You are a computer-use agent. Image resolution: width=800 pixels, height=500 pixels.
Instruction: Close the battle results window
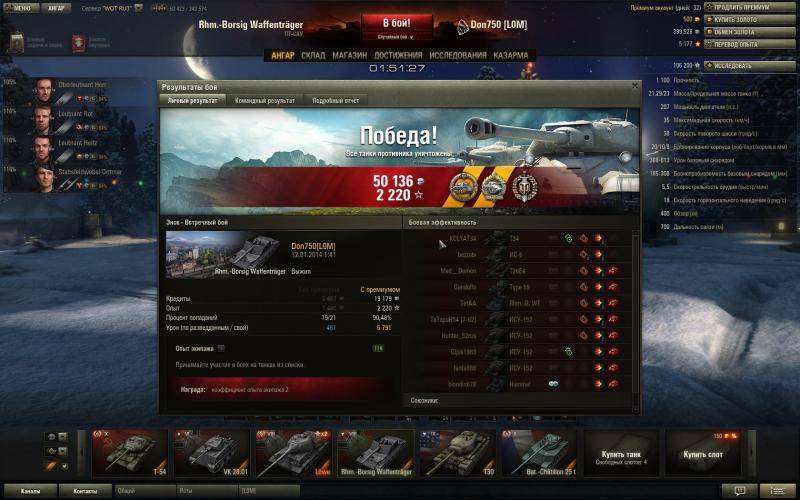(634, 87)
